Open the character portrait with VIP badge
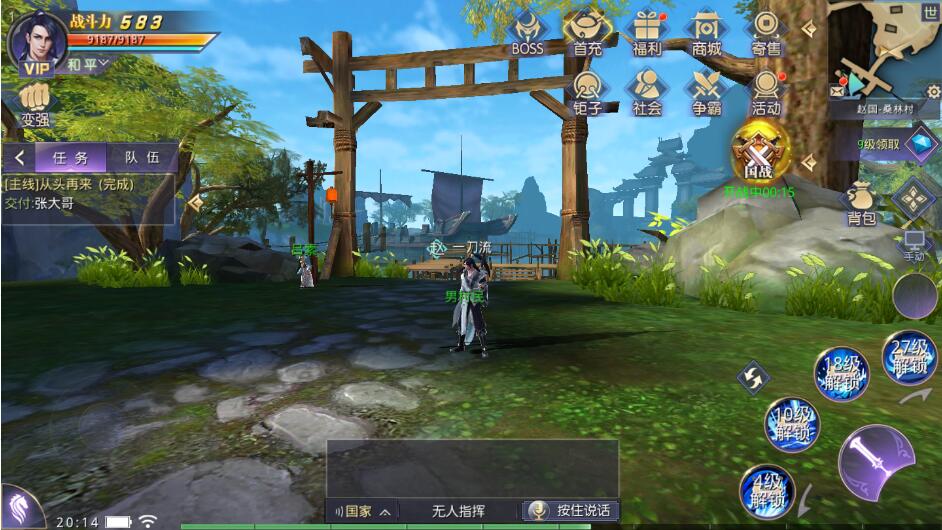Viewport: 942px width, 530px height. click(x=36, y=40)
